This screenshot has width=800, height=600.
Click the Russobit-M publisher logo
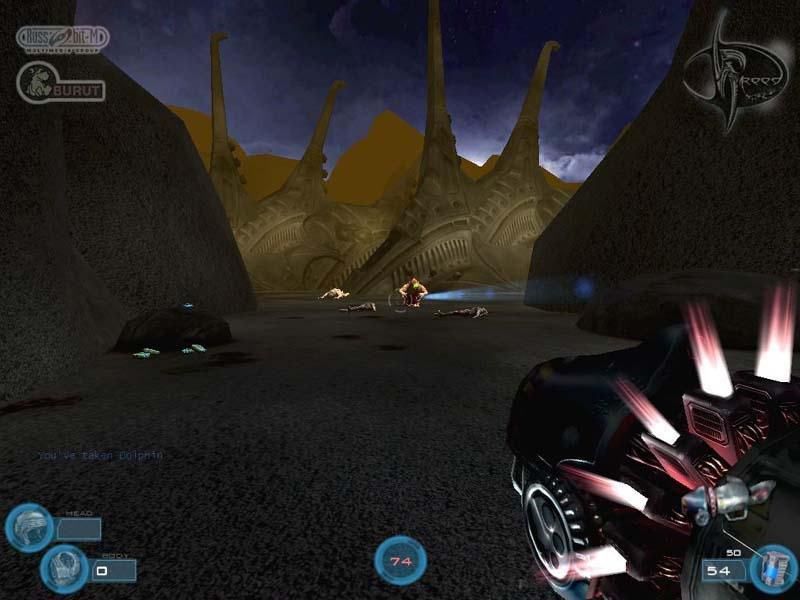click(x=62, y=40)
